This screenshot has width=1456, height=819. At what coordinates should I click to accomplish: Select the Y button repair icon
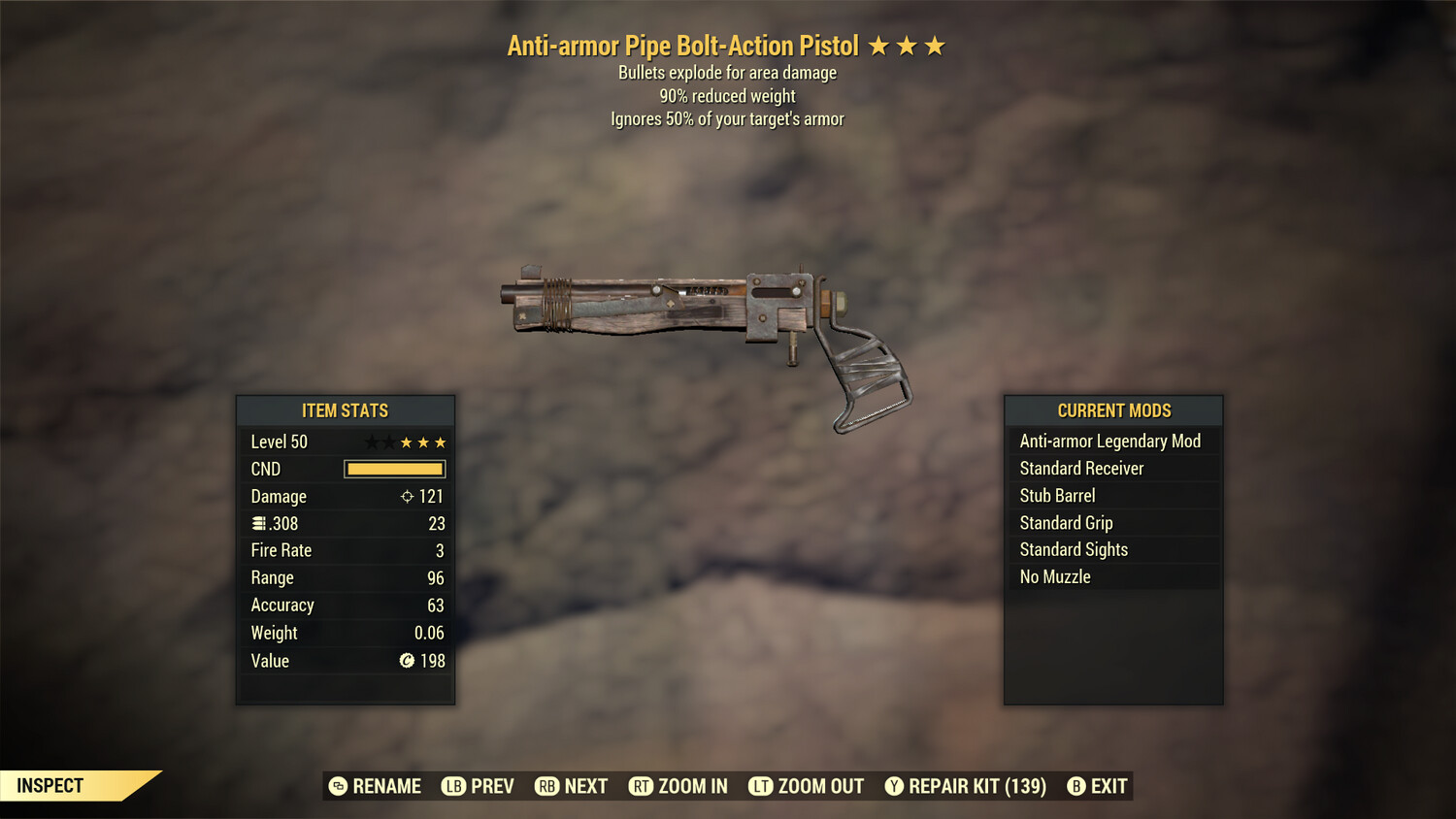click(x=894, y=786)
